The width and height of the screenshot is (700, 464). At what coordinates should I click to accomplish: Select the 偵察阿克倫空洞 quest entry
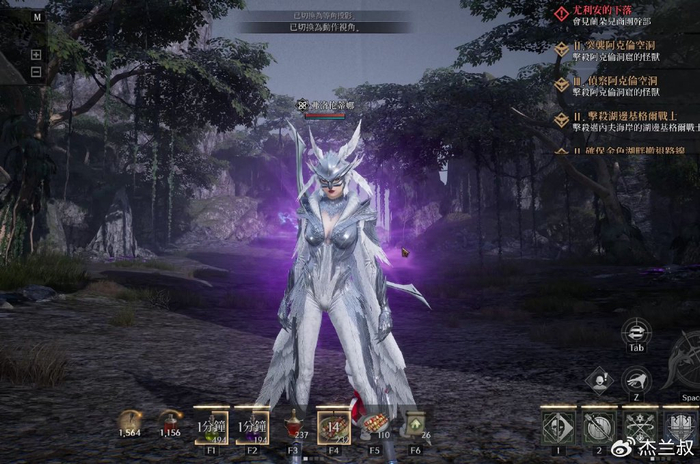(x=616, y=82)
